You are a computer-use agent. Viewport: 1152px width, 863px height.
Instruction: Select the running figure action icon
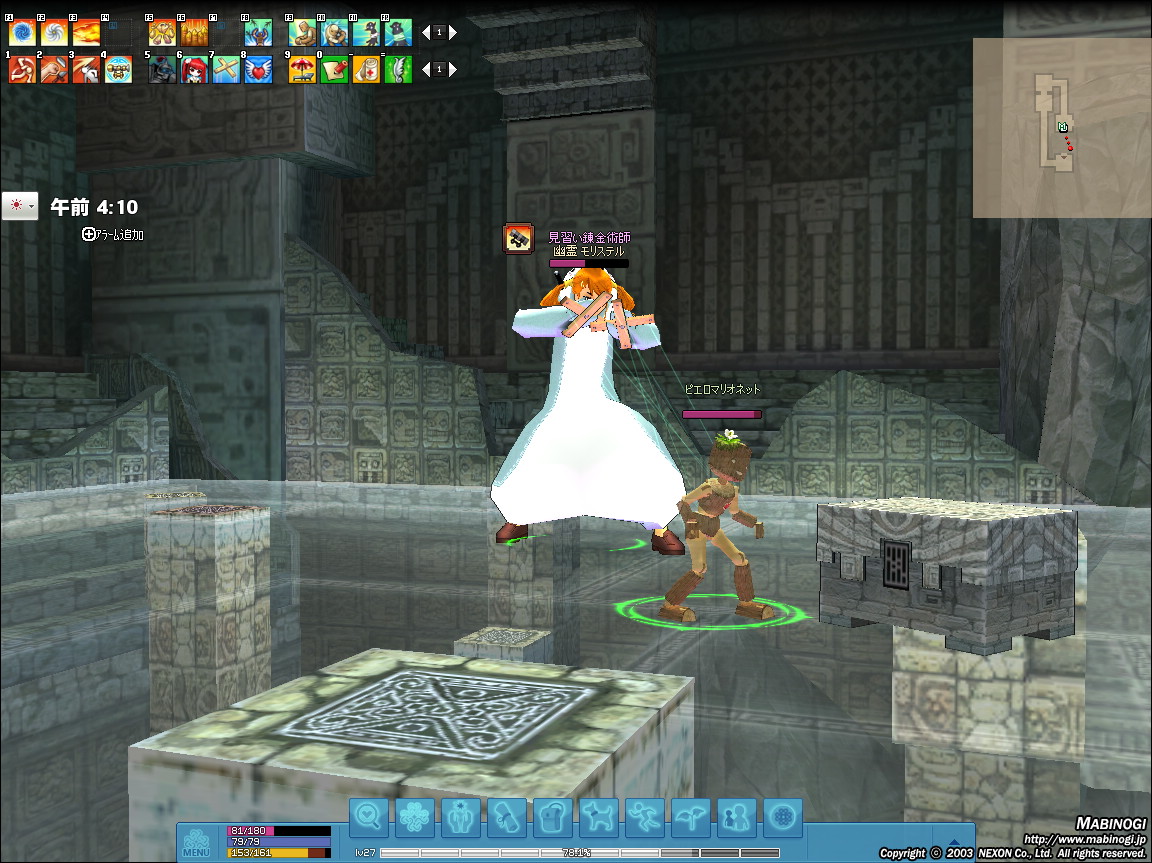[644, 817]
